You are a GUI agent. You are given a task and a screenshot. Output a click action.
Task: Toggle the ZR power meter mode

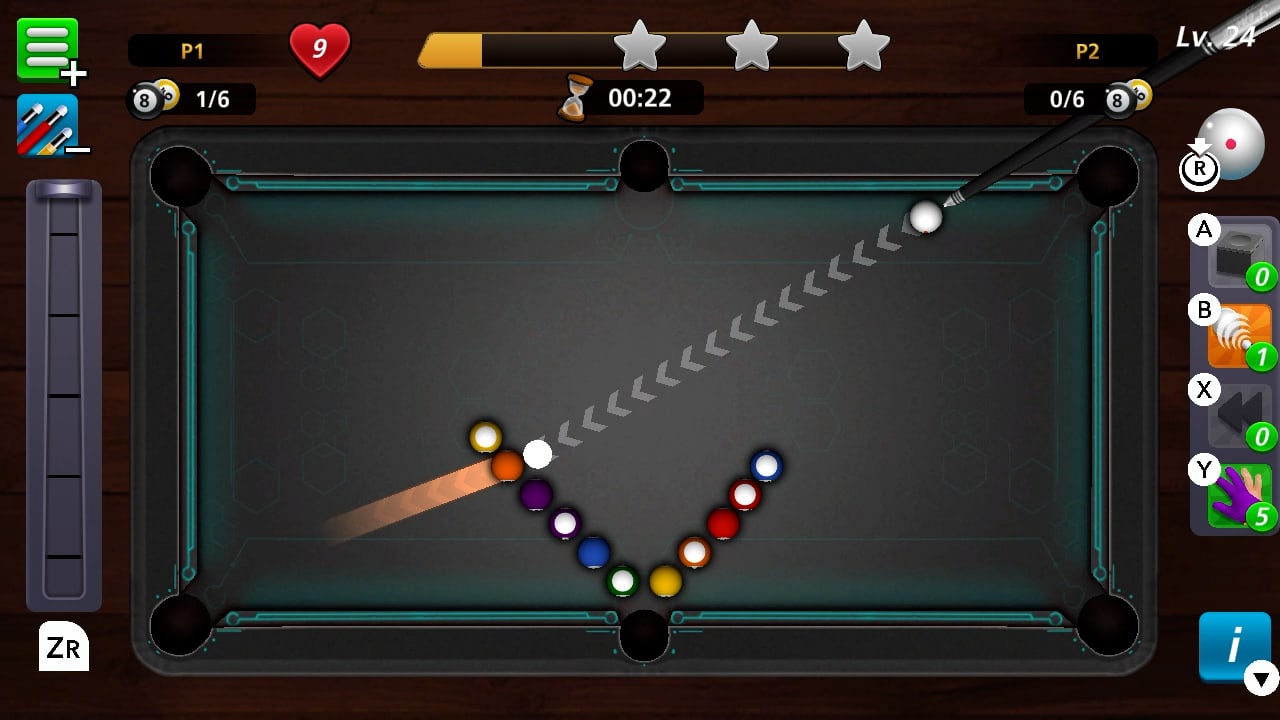62,647
